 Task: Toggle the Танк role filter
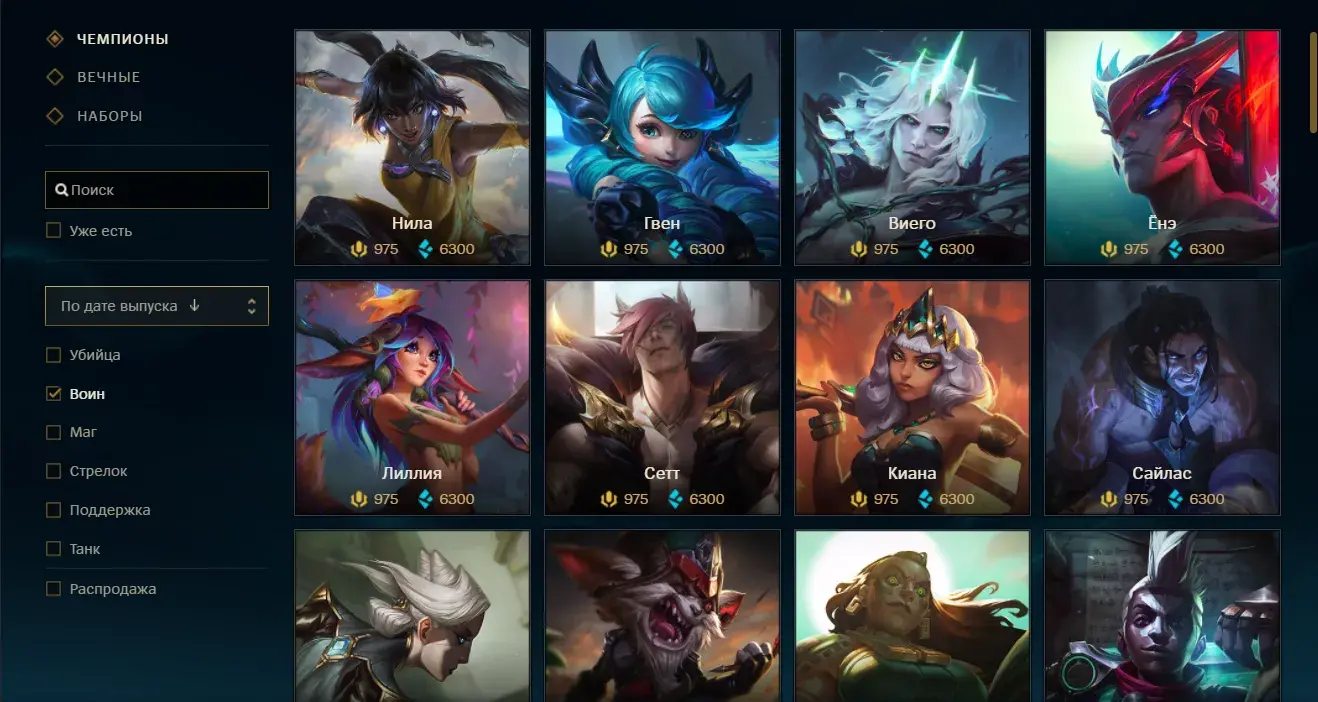[x=54, y=549]
